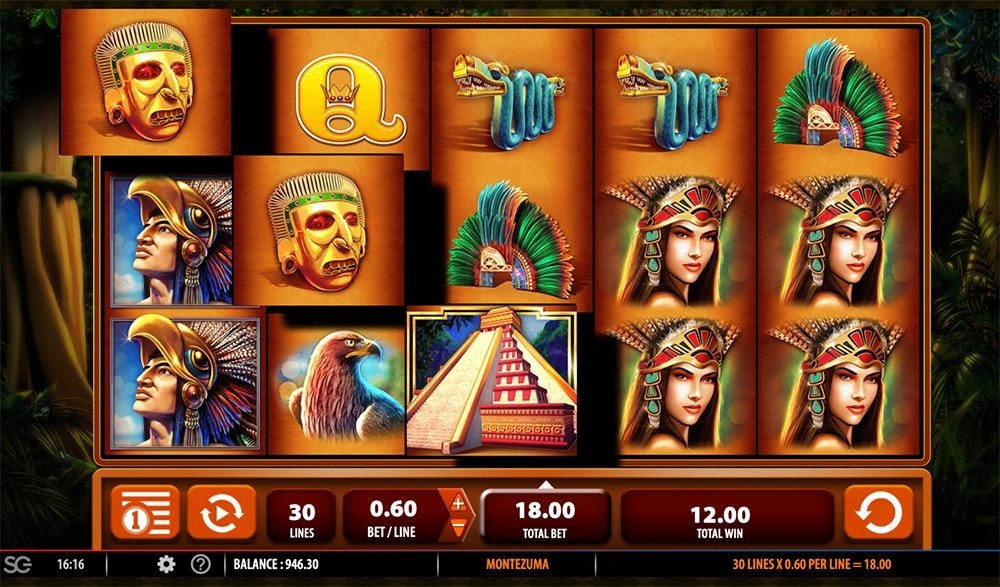
Task: Activate the autoplay button
Action: click(221, 513)
